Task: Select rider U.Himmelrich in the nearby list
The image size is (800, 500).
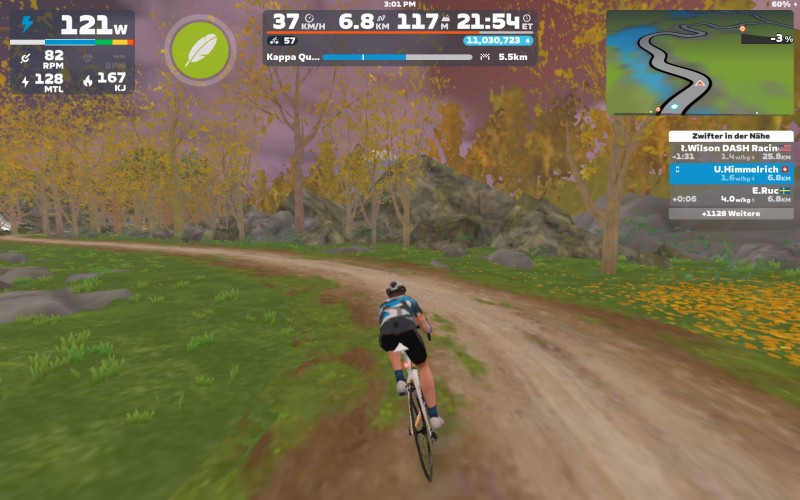Action: [730, 173]
